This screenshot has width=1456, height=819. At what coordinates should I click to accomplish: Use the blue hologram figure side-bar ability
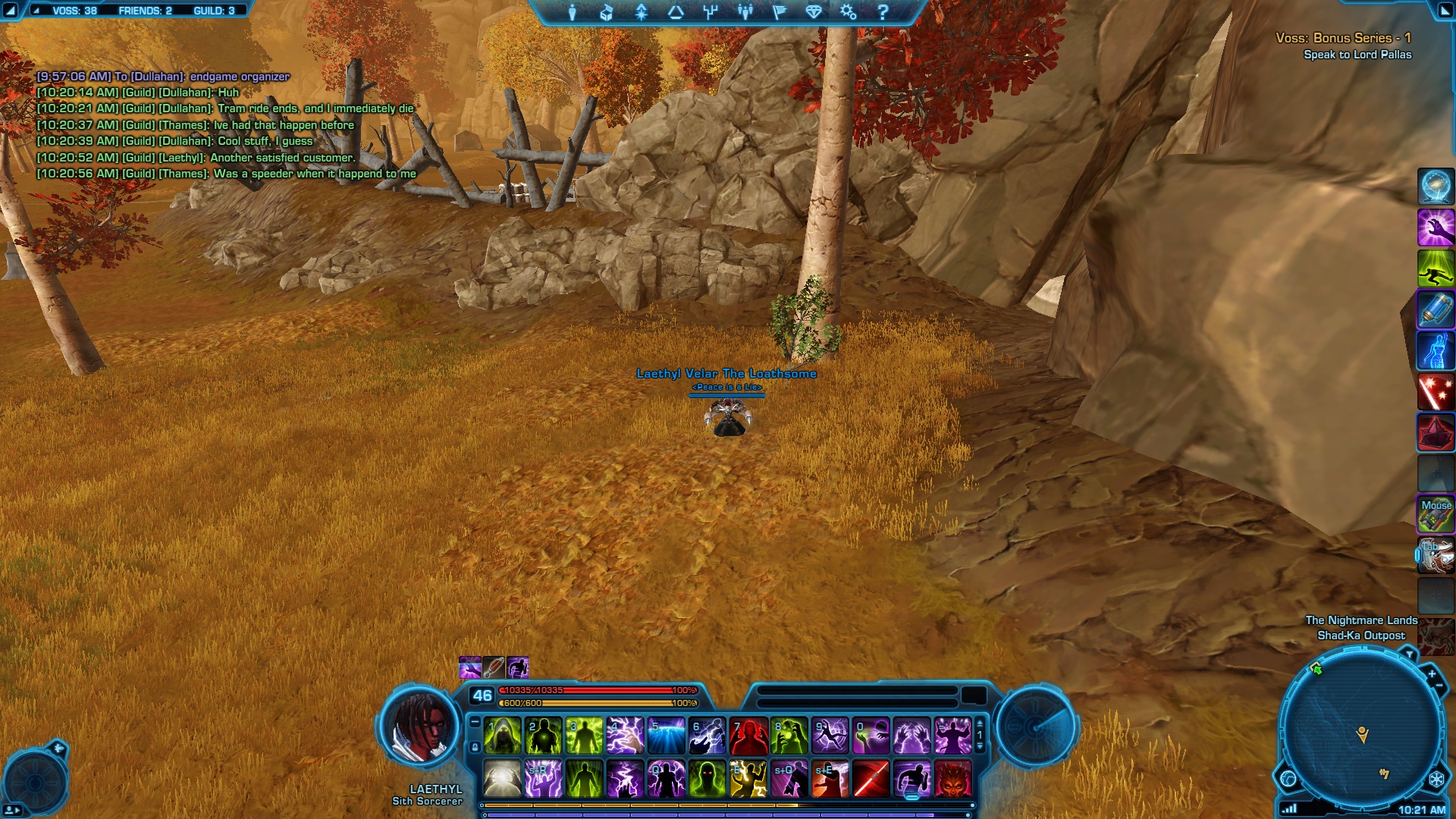pos(1436,351)
